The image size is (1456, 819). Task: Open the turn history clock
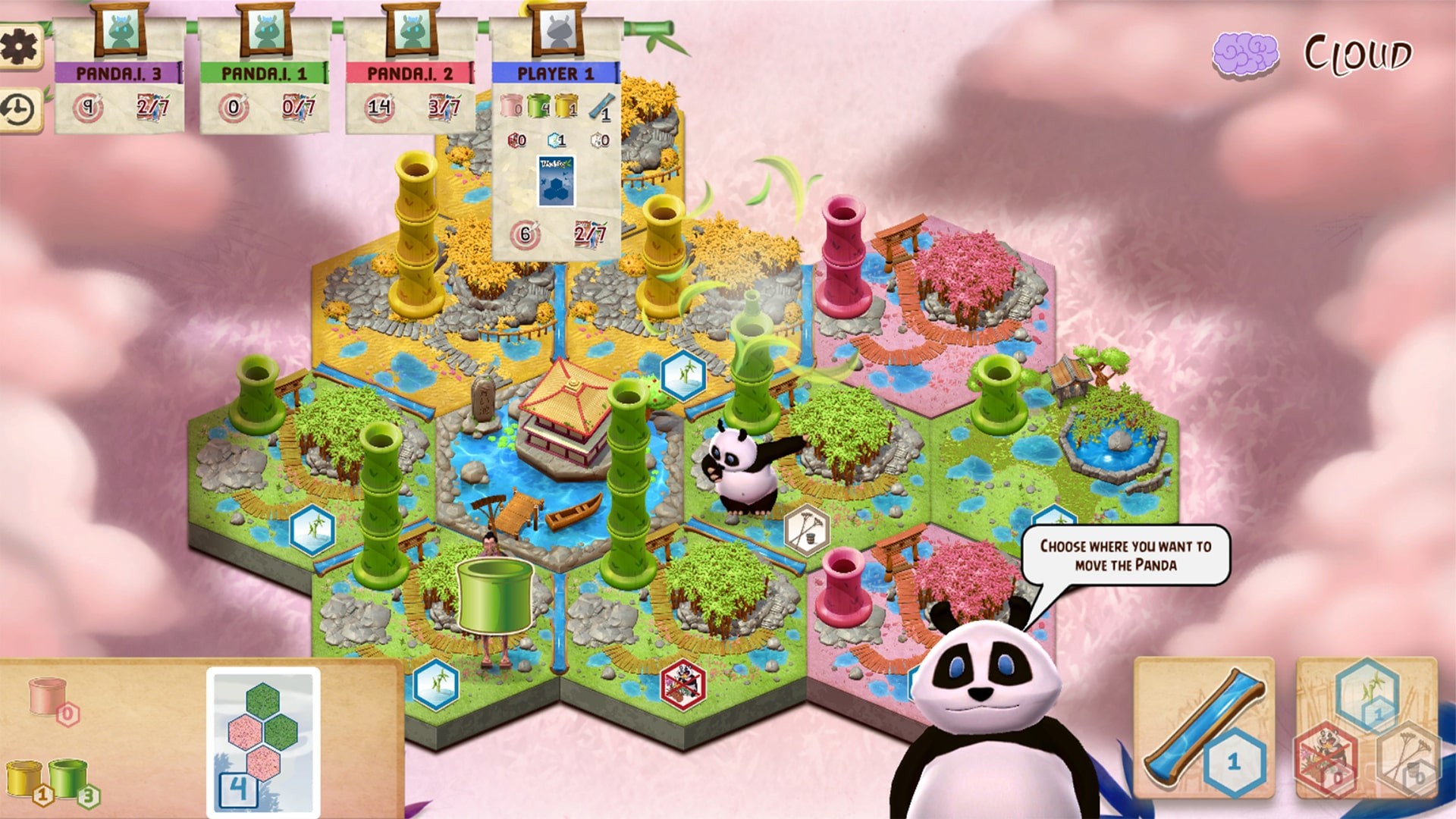(18, 111)
